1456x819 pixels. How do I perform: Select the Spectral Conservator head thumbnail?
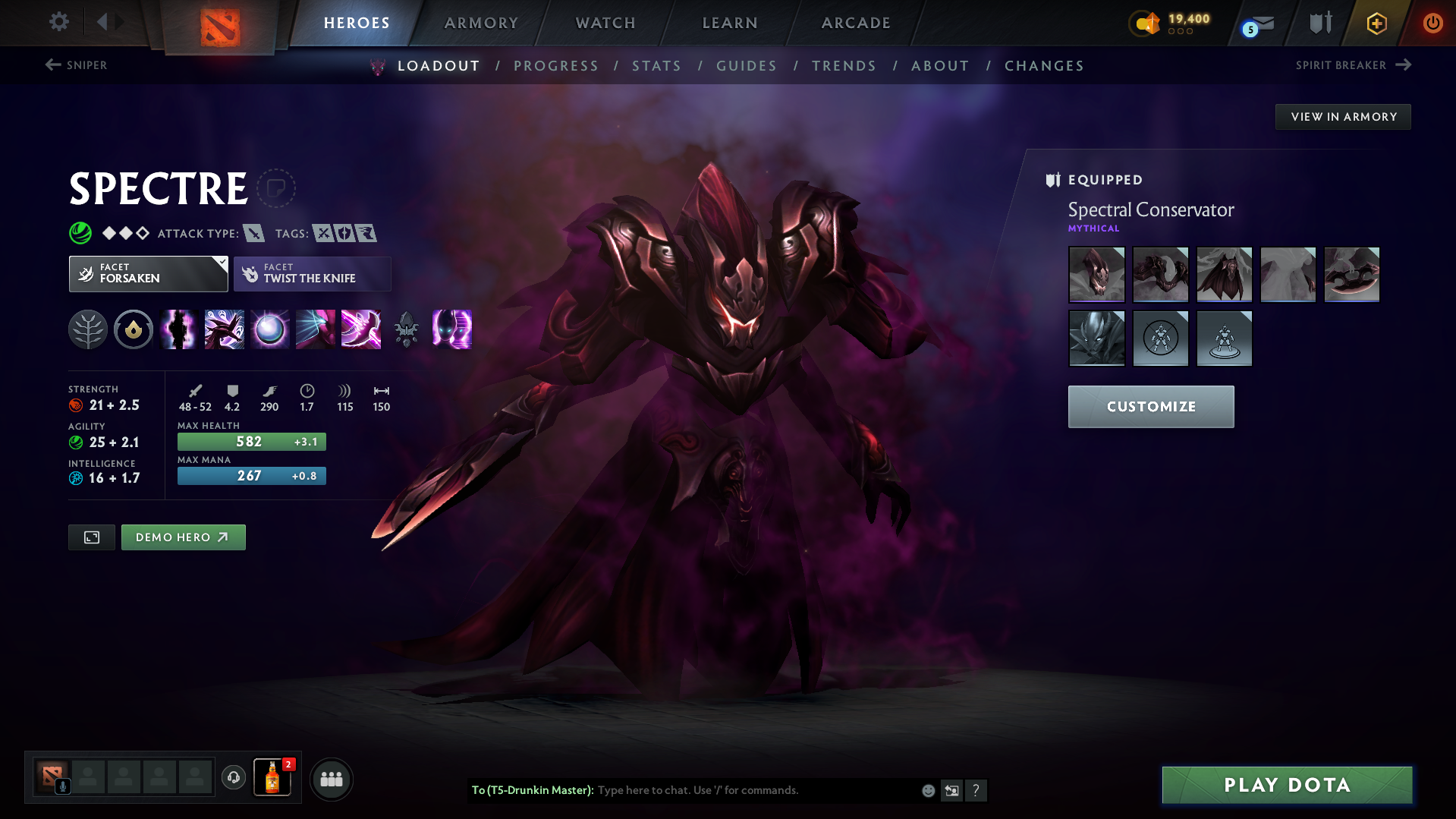coord(1096,274)
